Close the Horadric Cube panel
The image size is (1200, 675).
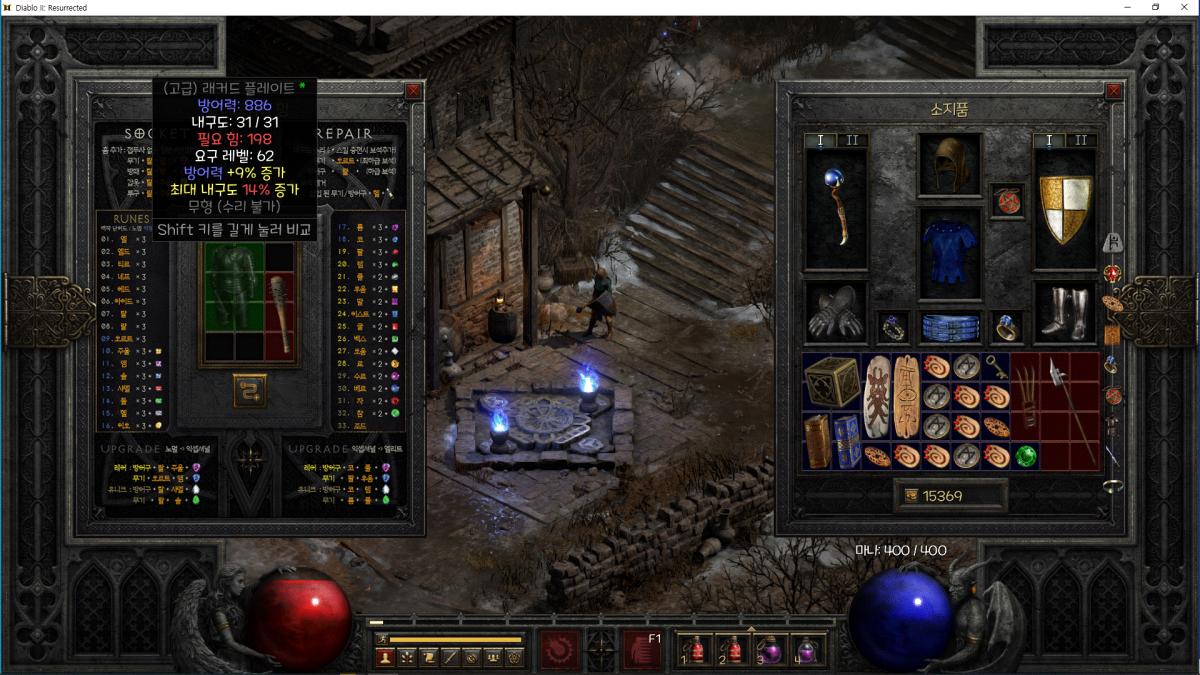point(413,91)
